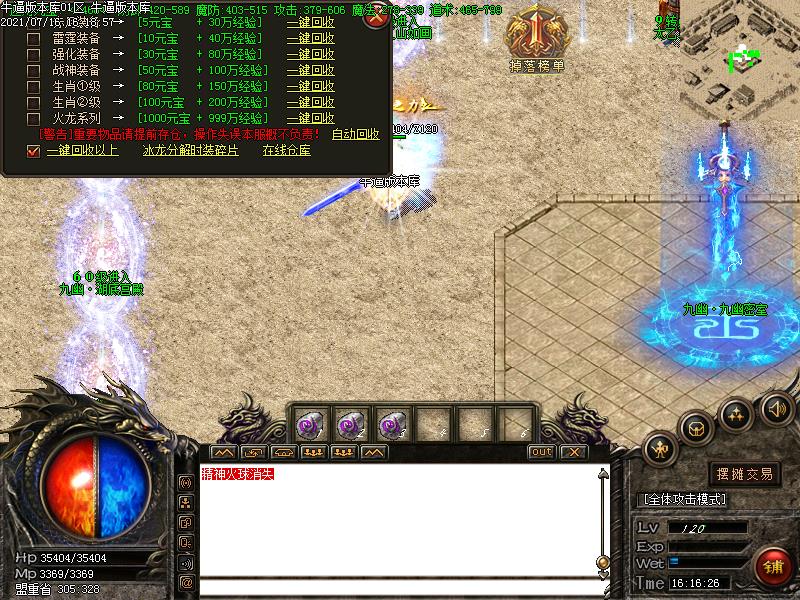
Task: Open the minimap
Action: tap(740, 60)
